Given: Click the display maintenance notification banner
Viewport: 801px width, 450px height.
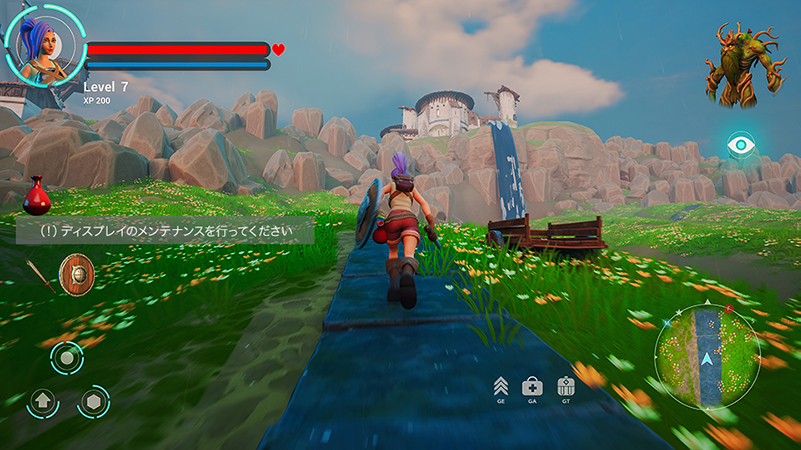Looking at the screenshot, I should point(165,231).
